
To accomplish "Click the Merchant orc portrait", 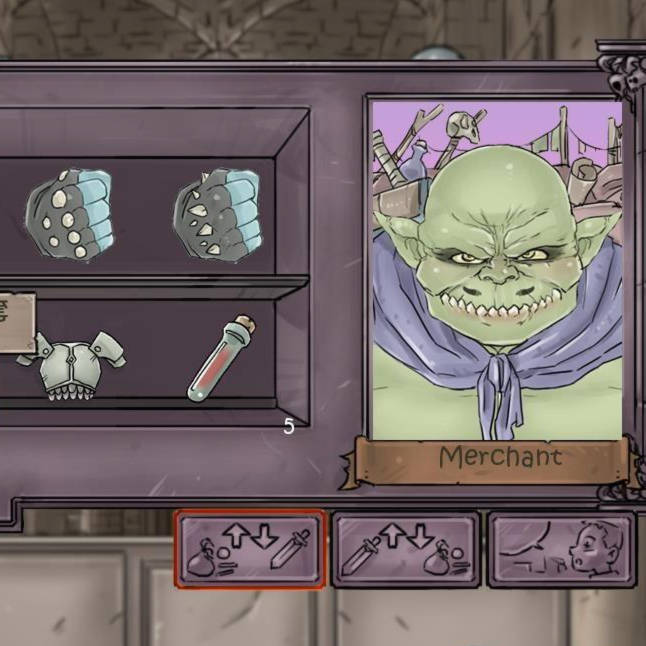I will pos(496,268).
